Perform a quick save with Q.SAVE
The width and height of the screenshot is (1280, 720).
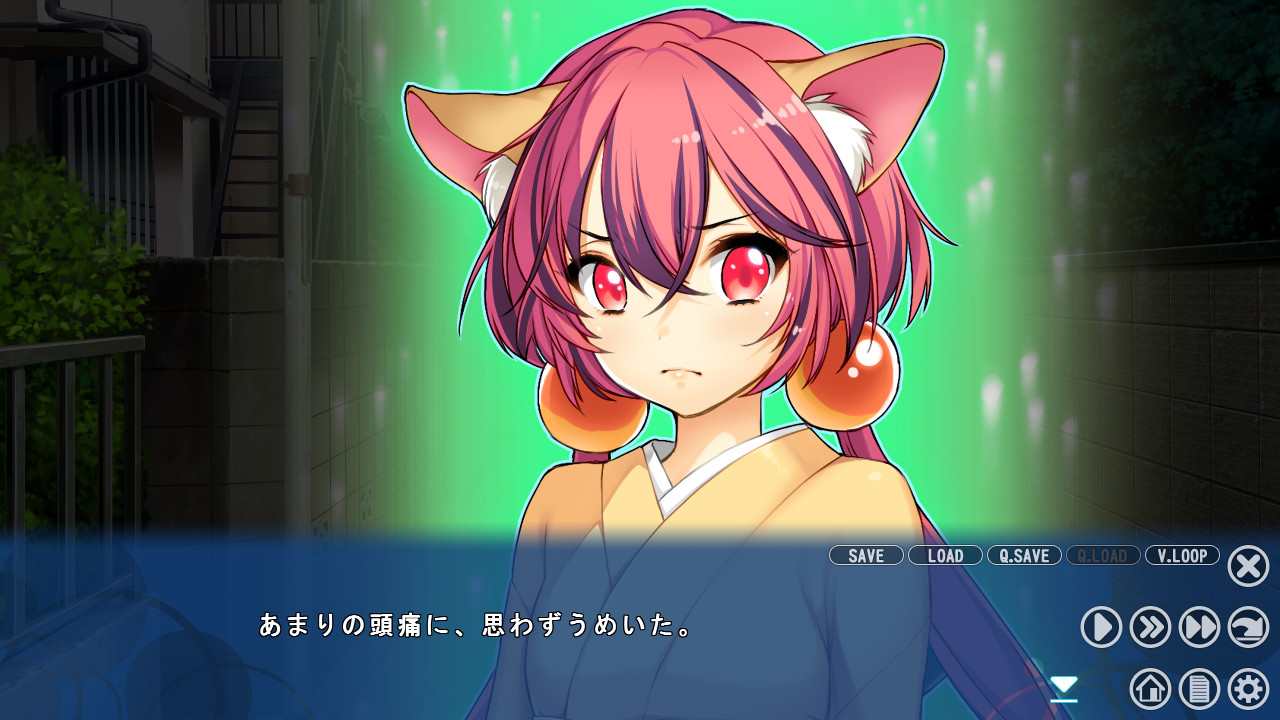click(1022, 556)
